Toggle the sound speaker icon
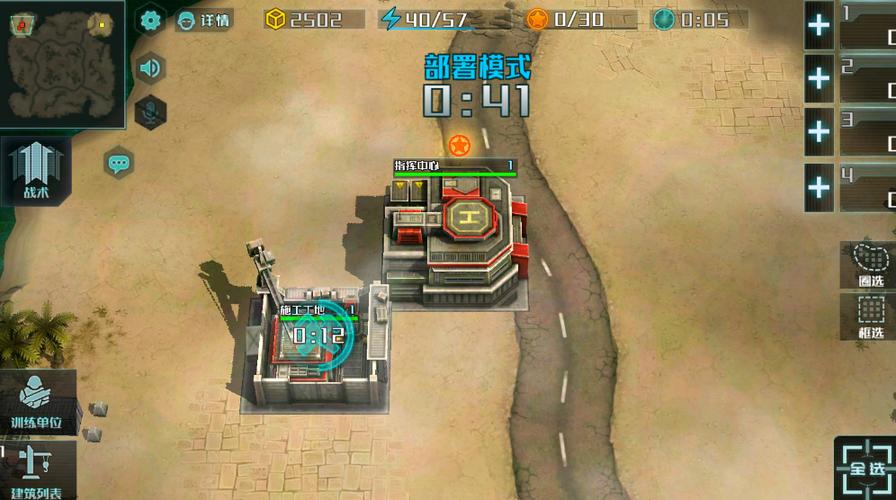 coord(150,68)
